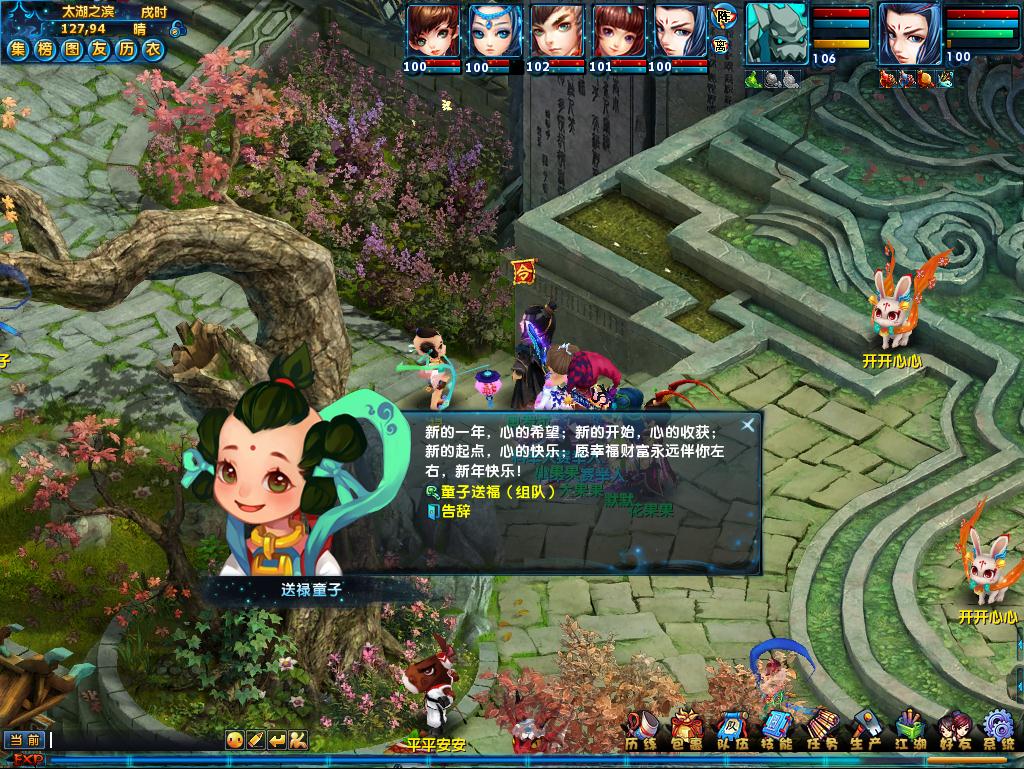Click the 衣 outfit button
Viewport: 1024px width, 769px height.
pyautogui.click(x=152, y=49)
